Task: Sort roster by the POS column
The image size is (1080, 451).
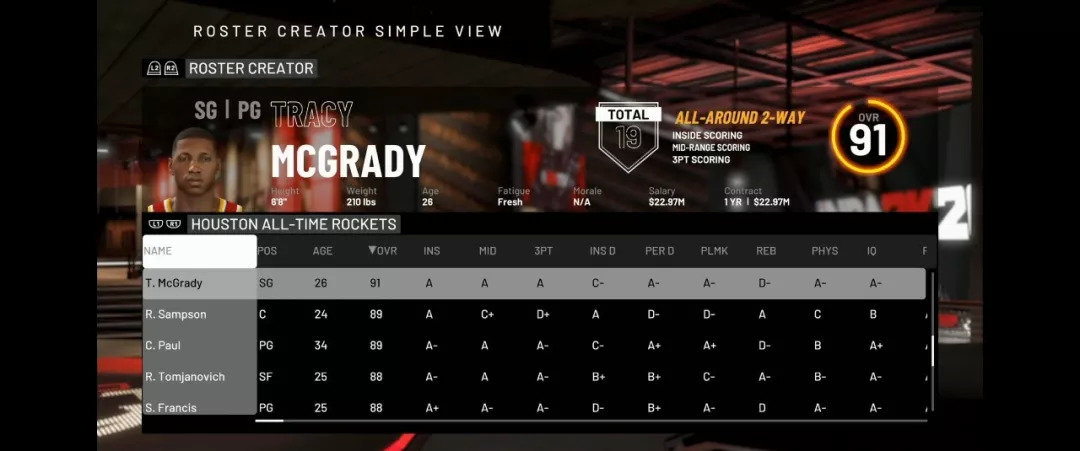Action: (267, 251)
